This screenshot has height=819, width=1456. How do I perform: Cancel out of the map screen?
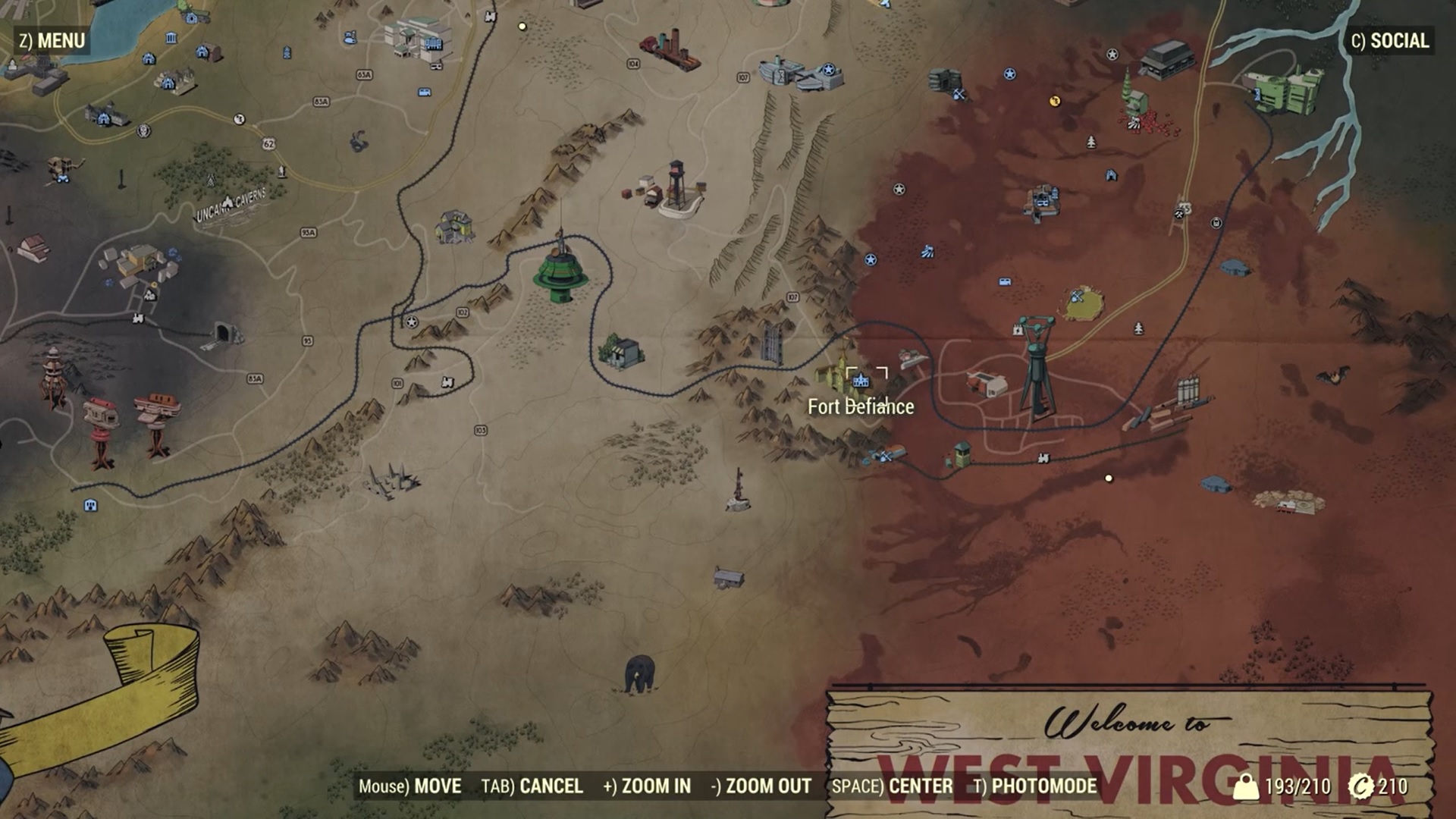click(532, 786)
